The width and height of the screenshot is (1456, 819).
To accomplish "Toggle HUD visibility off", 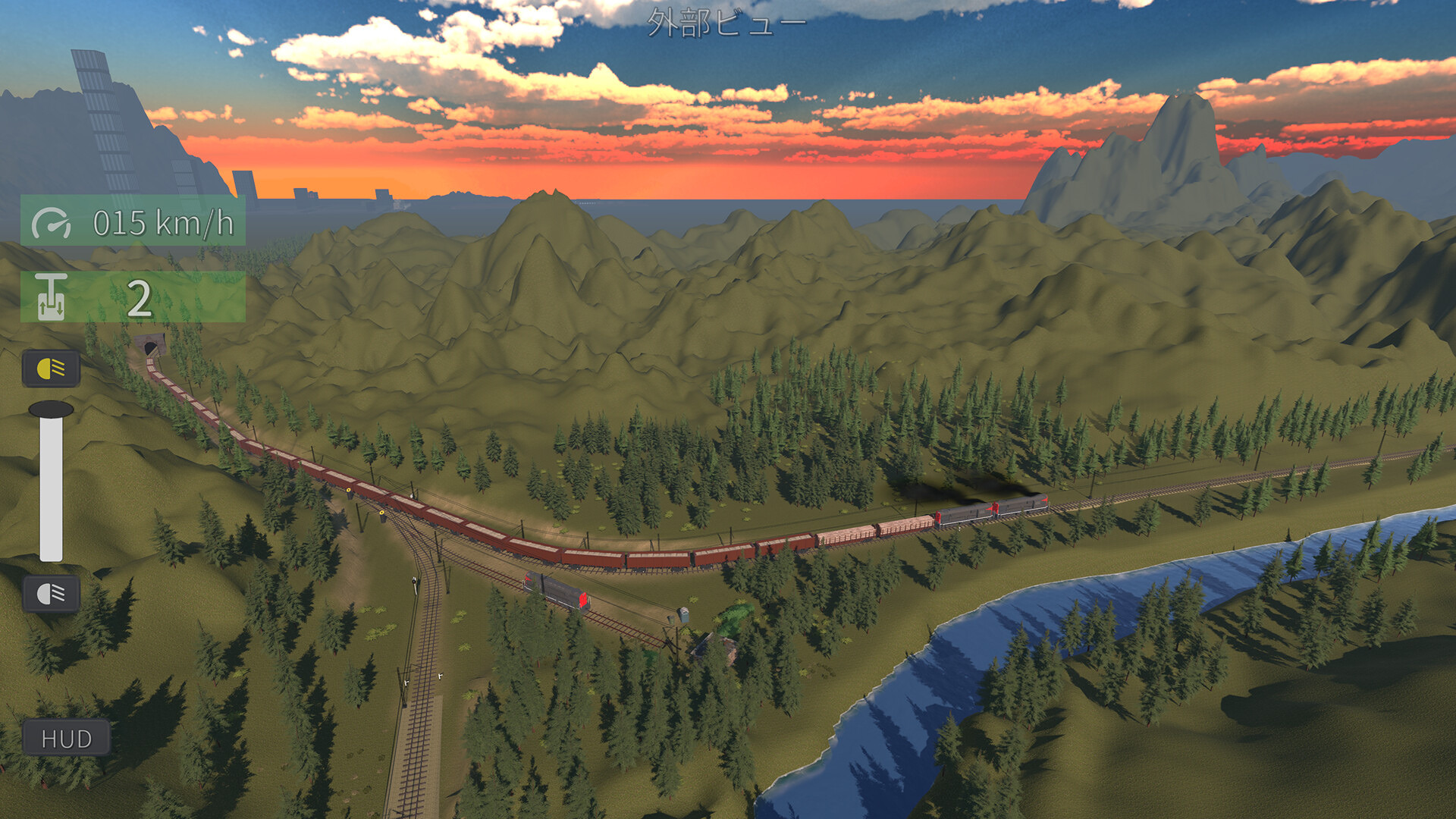I will 68,736.
